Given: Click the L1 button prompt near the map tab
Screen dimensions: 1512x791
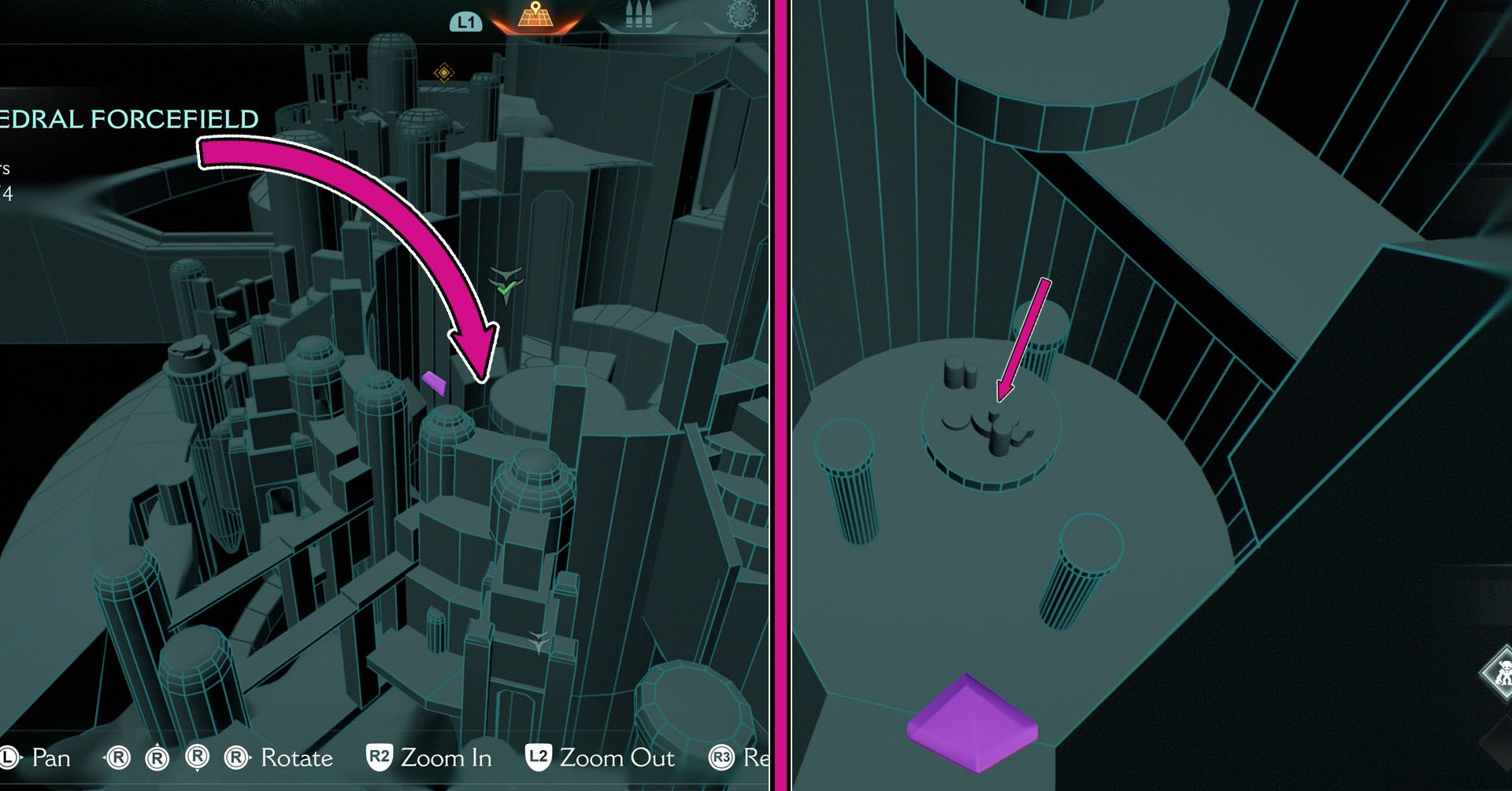Looking at the screenshot, I should click(466, 21).
